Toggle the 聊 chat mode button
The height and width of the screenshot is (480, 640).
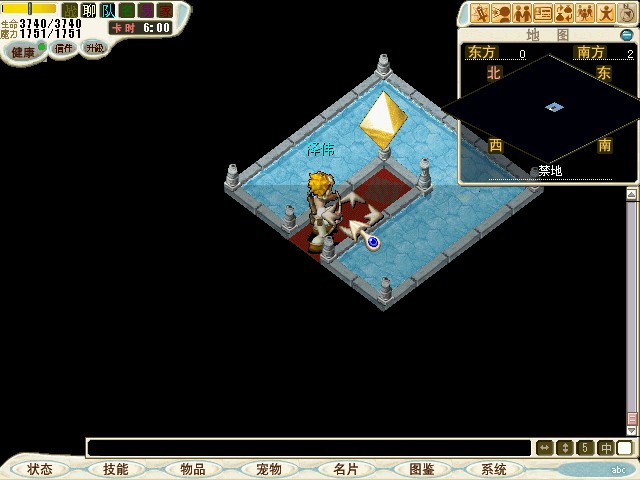click(x=88, y=11)
